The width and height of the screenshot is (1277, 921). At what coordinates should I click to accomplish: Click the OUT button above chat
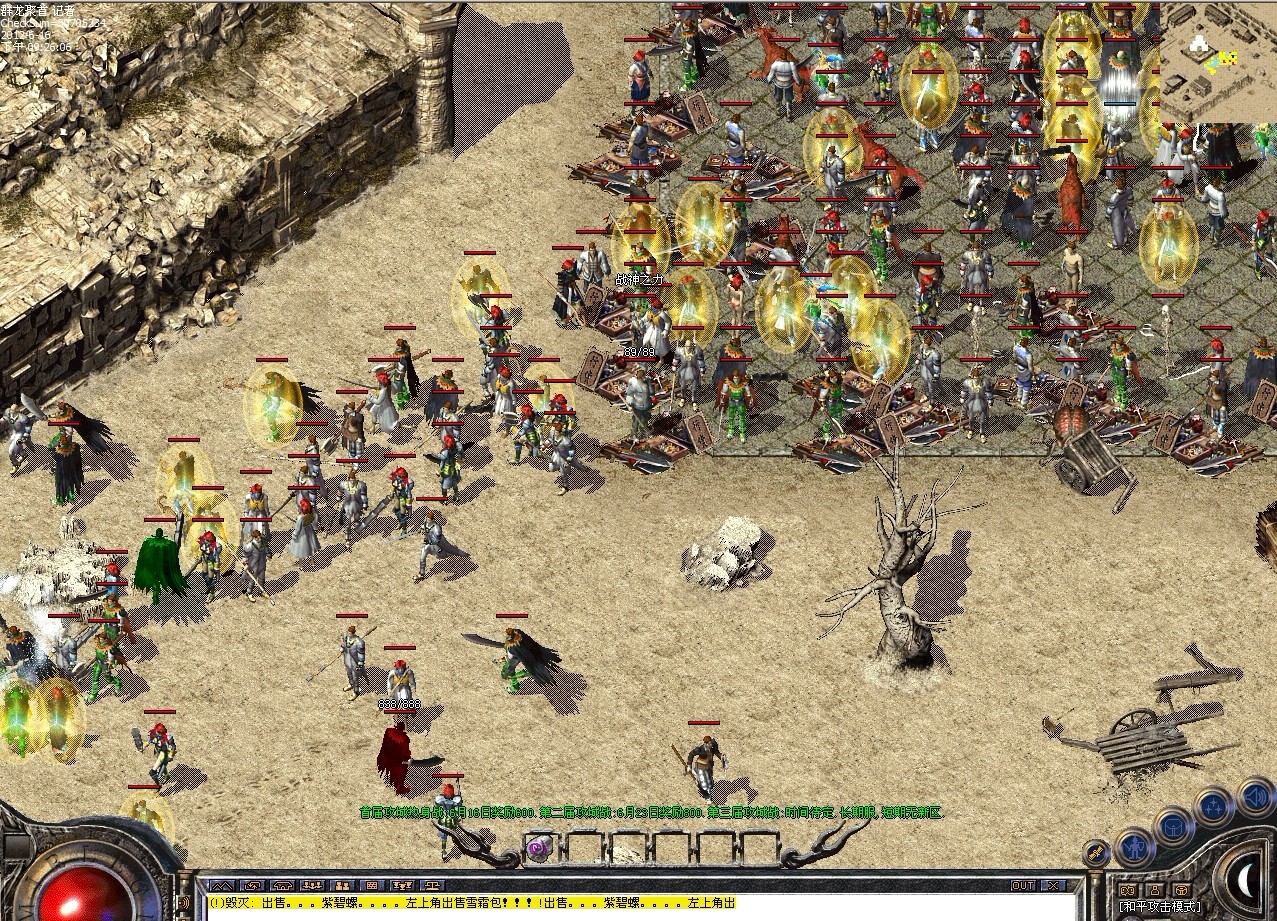point(1023,886)
